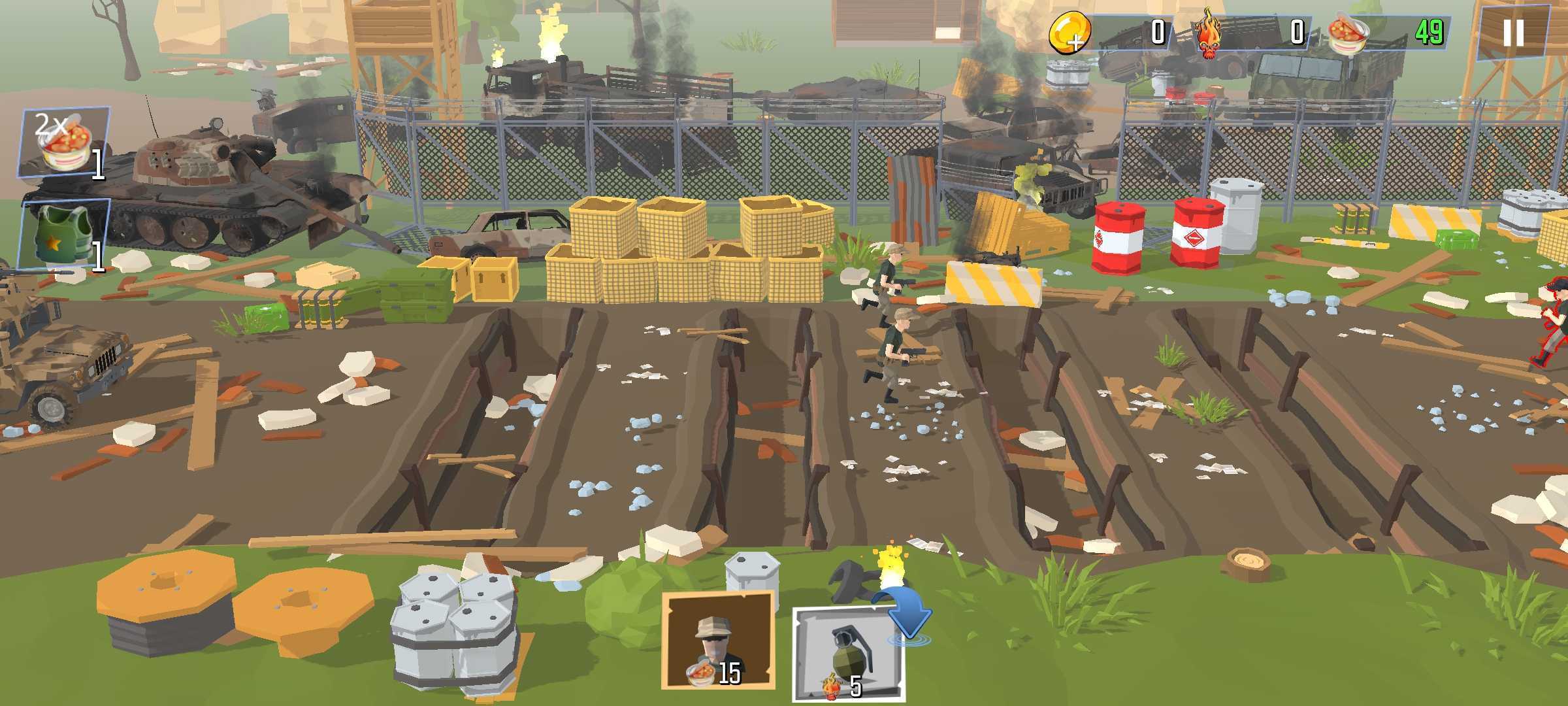This screenshot has width=1568, height=706.
Task: Activate the 2x food booster
Action: click(x=63, y=143)
